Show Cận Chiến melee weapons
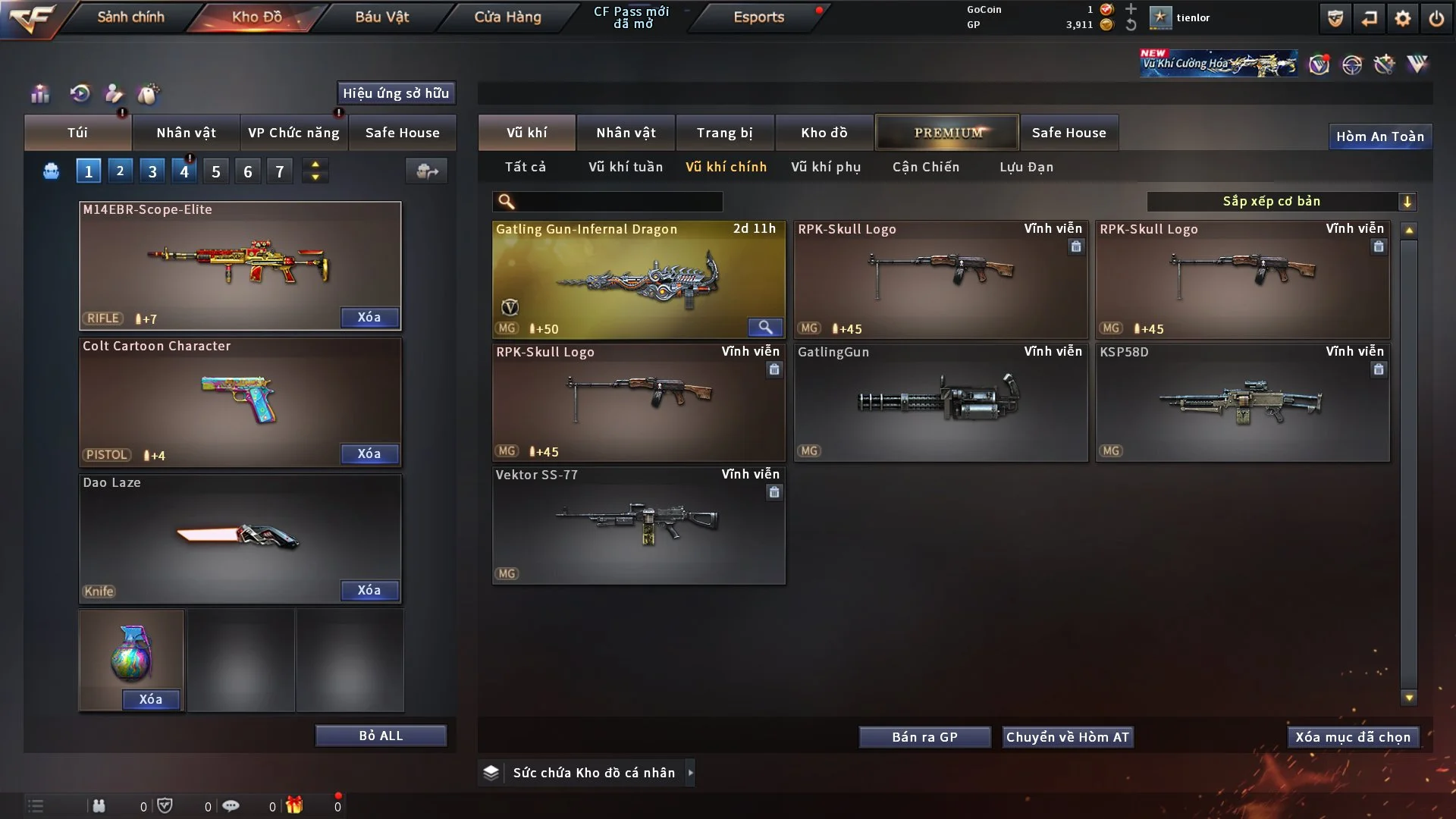Image resolution: width=1456 pixels, height=819 pixels. click(x=925, y=167)
